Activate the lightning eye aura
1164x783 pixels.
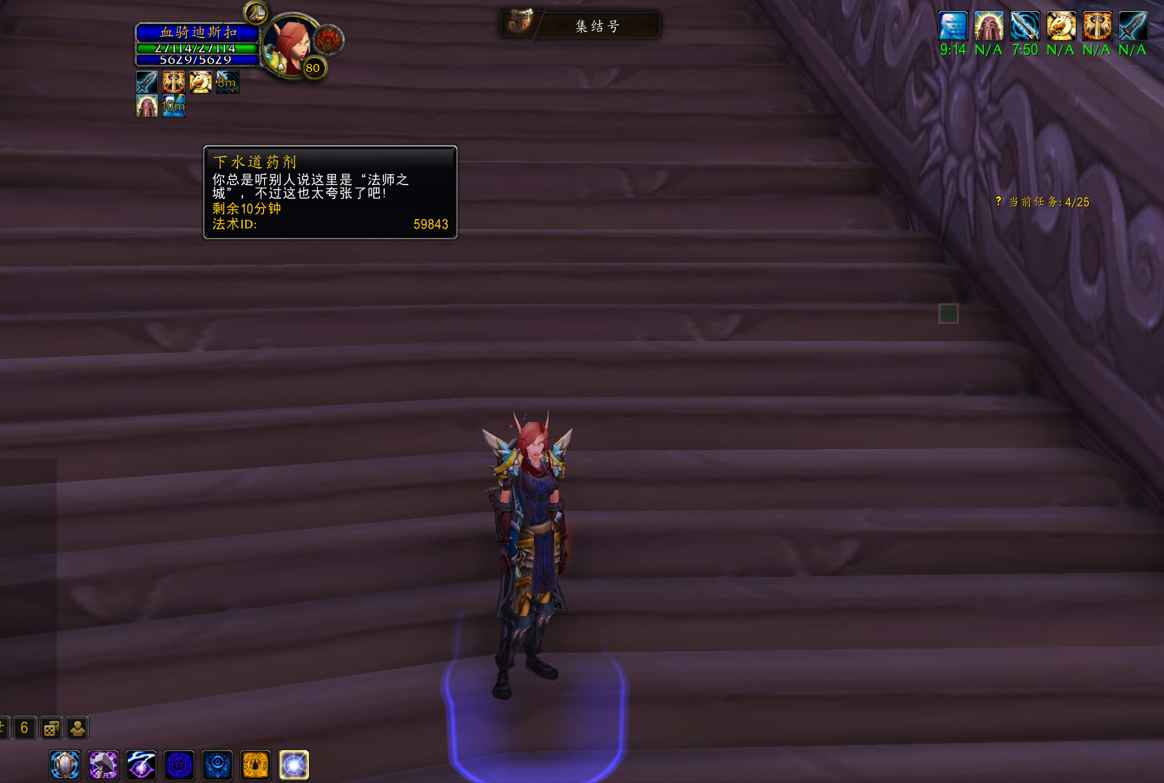point(141,765)
